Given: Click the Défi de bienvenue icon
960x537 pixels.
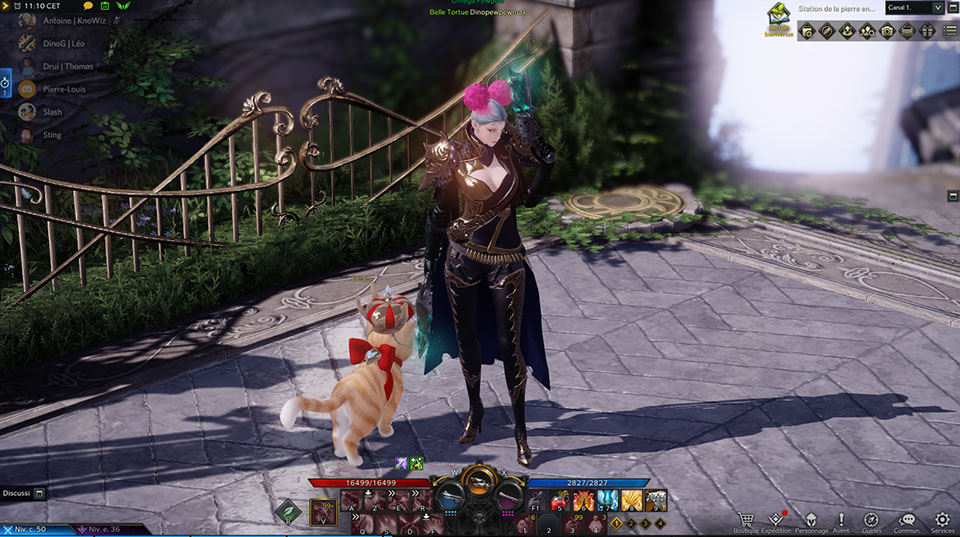Looking at the screenshot, I should pos(780,19).
